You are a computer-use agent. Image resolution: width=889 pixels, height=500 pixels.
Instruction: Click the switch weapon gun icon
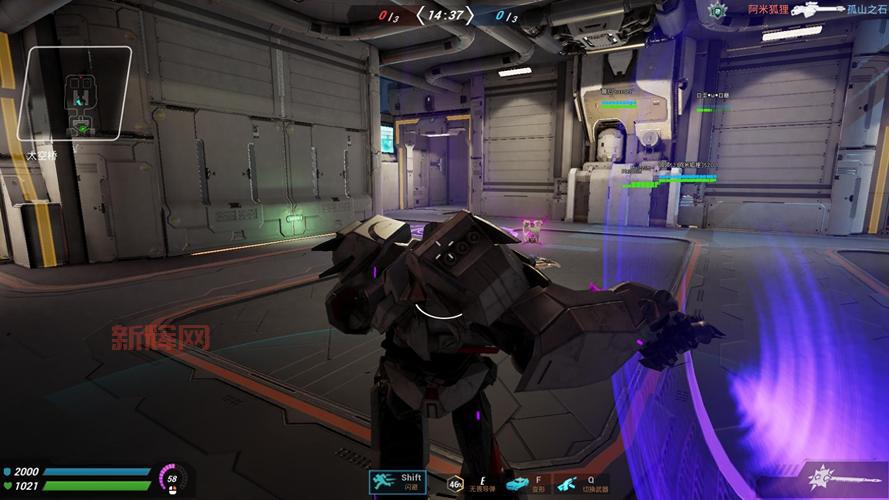pyautogui.click(x=567, y=484)
